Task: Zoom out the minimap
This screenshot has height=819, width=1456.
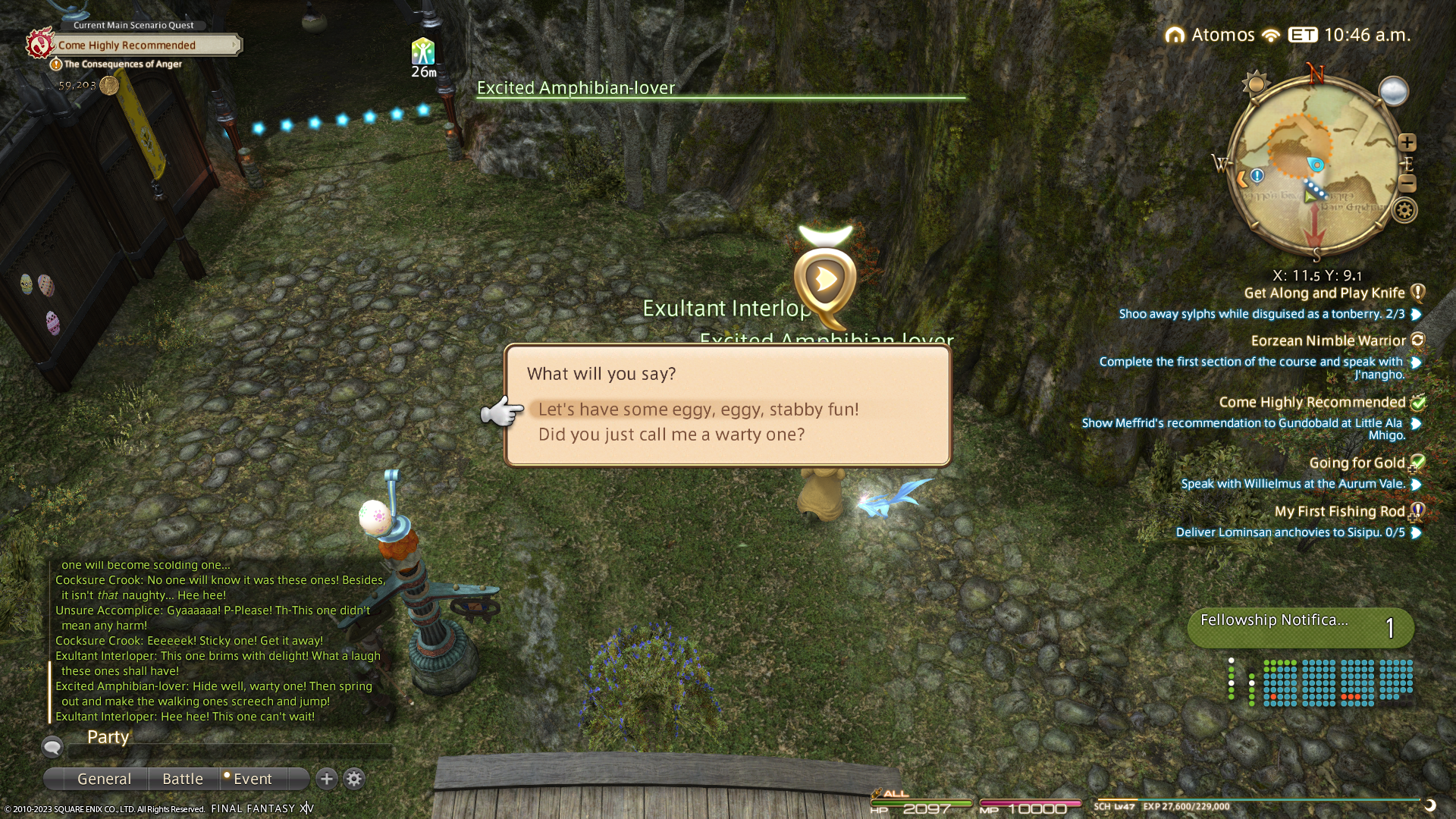Action: (x=1407, y=184)
